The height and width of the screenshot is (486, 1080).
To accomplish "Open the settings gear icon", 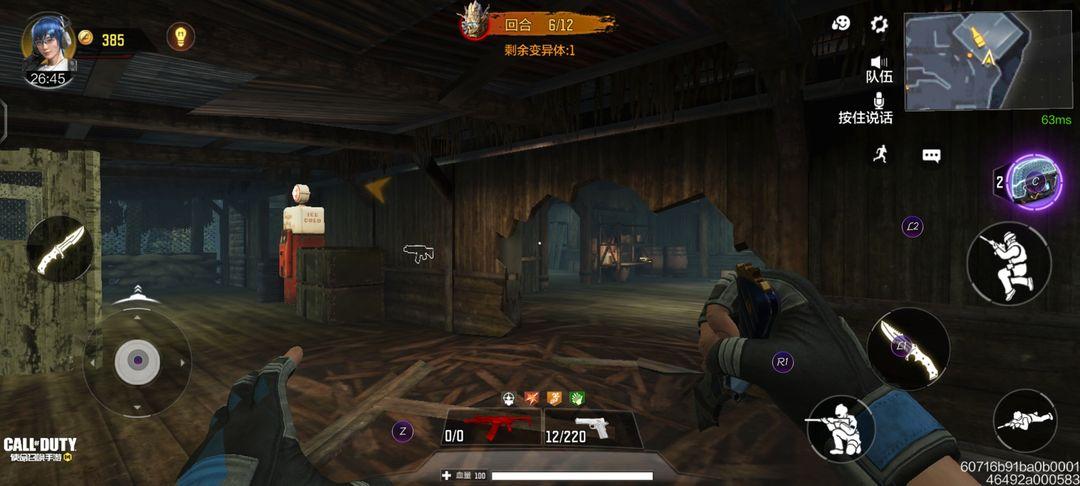I will (879, 24).
